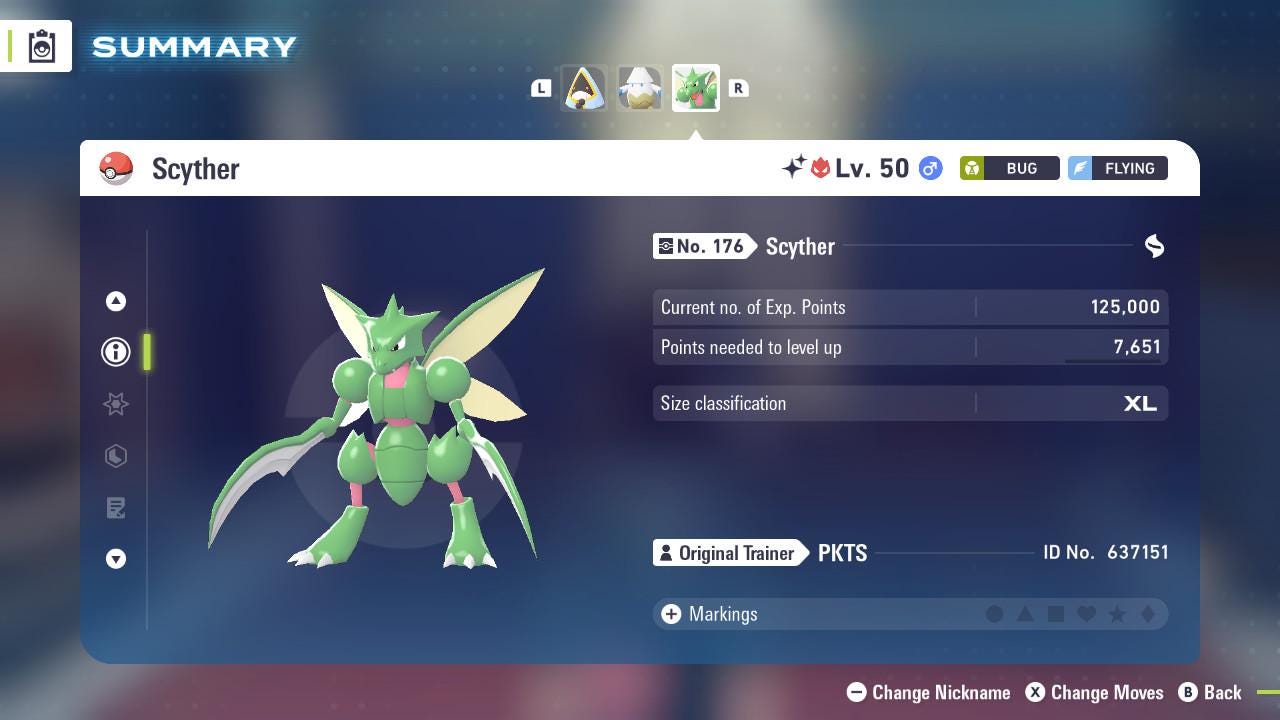Viewport: 1280px width, 720px height.
Task: Select the info tab icon in sidebar
Action: pos(116,352)
